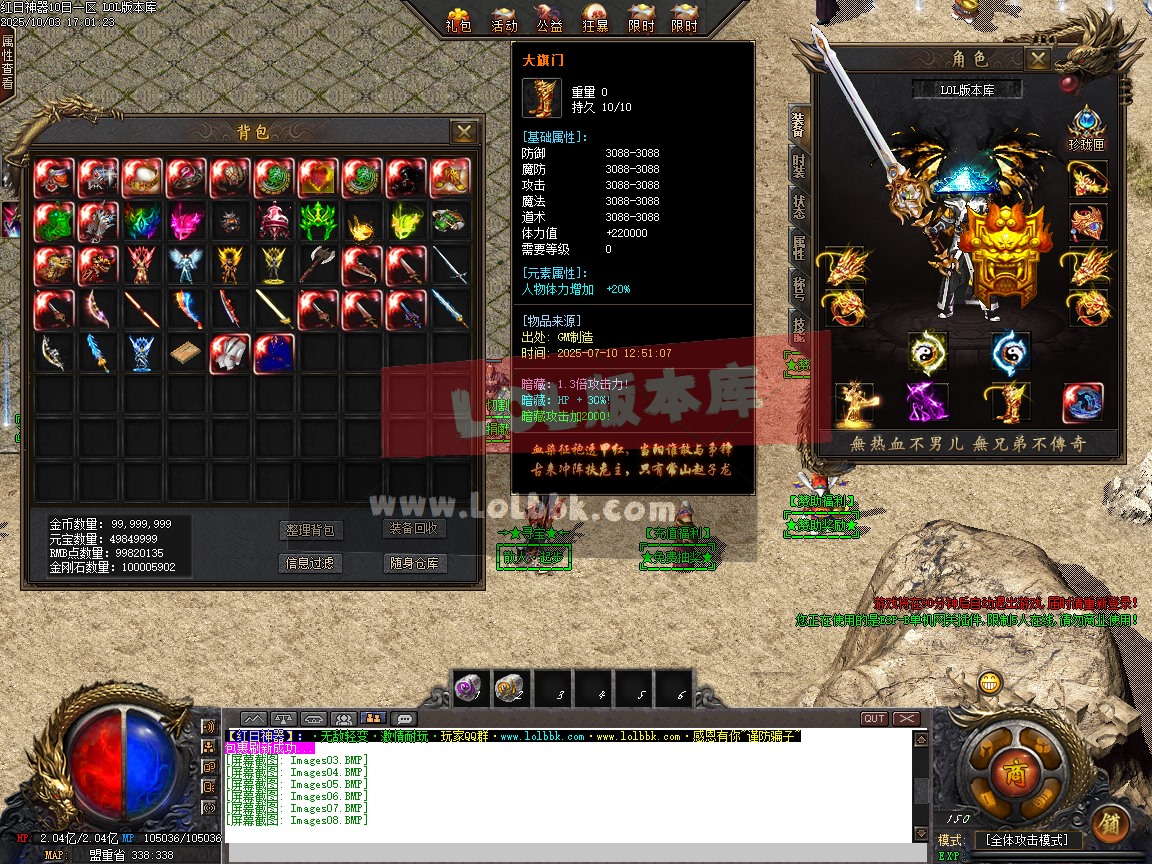Image resolution: width=1152 pixels, height=864 pixels.
Task: Open 装备回收 equipment recycling
Action: [x=415, y=529]
